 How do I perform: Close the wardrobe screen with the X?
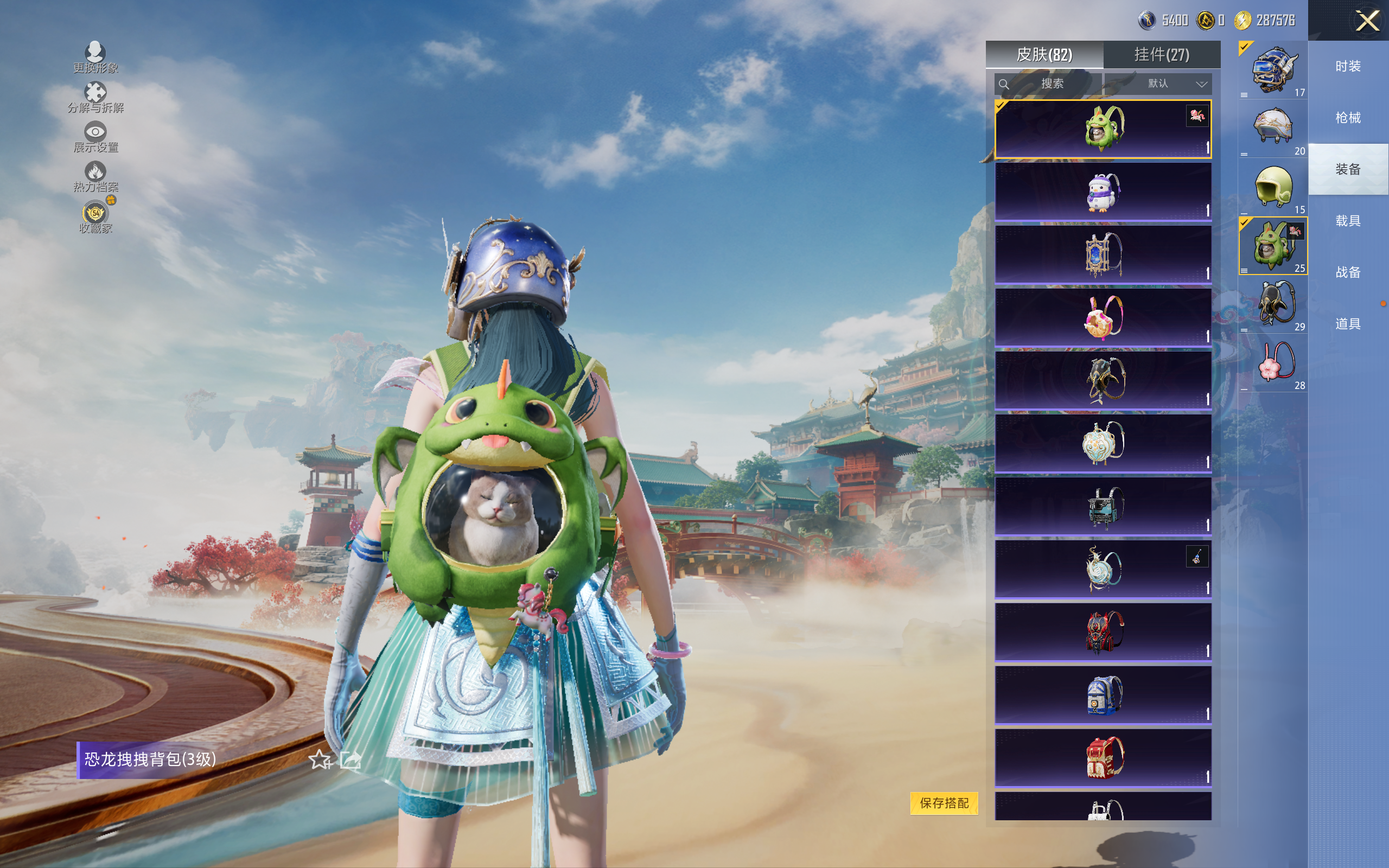click(1367, 21)
